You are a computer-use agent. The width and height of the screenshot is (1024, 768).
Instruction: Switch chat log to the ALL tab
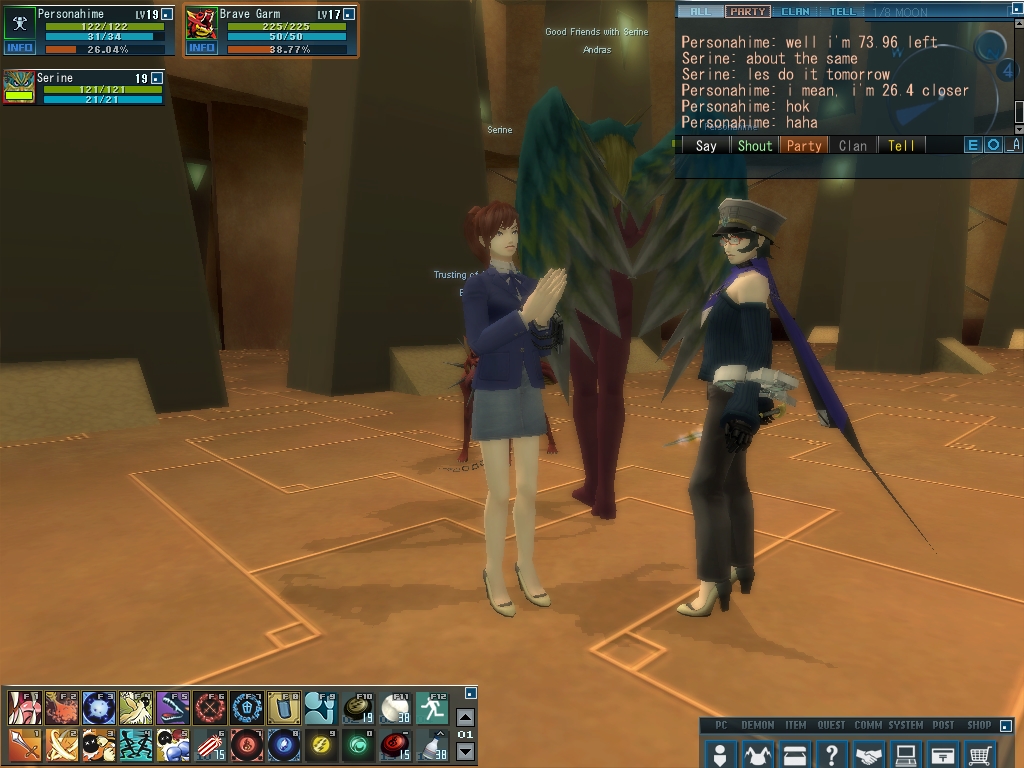point(700,12)
